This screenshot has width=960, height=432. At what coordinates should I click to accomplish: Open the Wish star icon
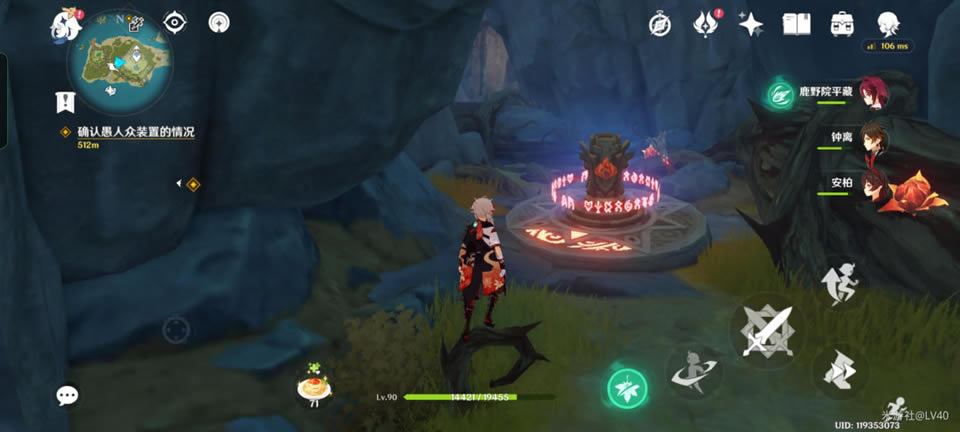pos(751,24)
